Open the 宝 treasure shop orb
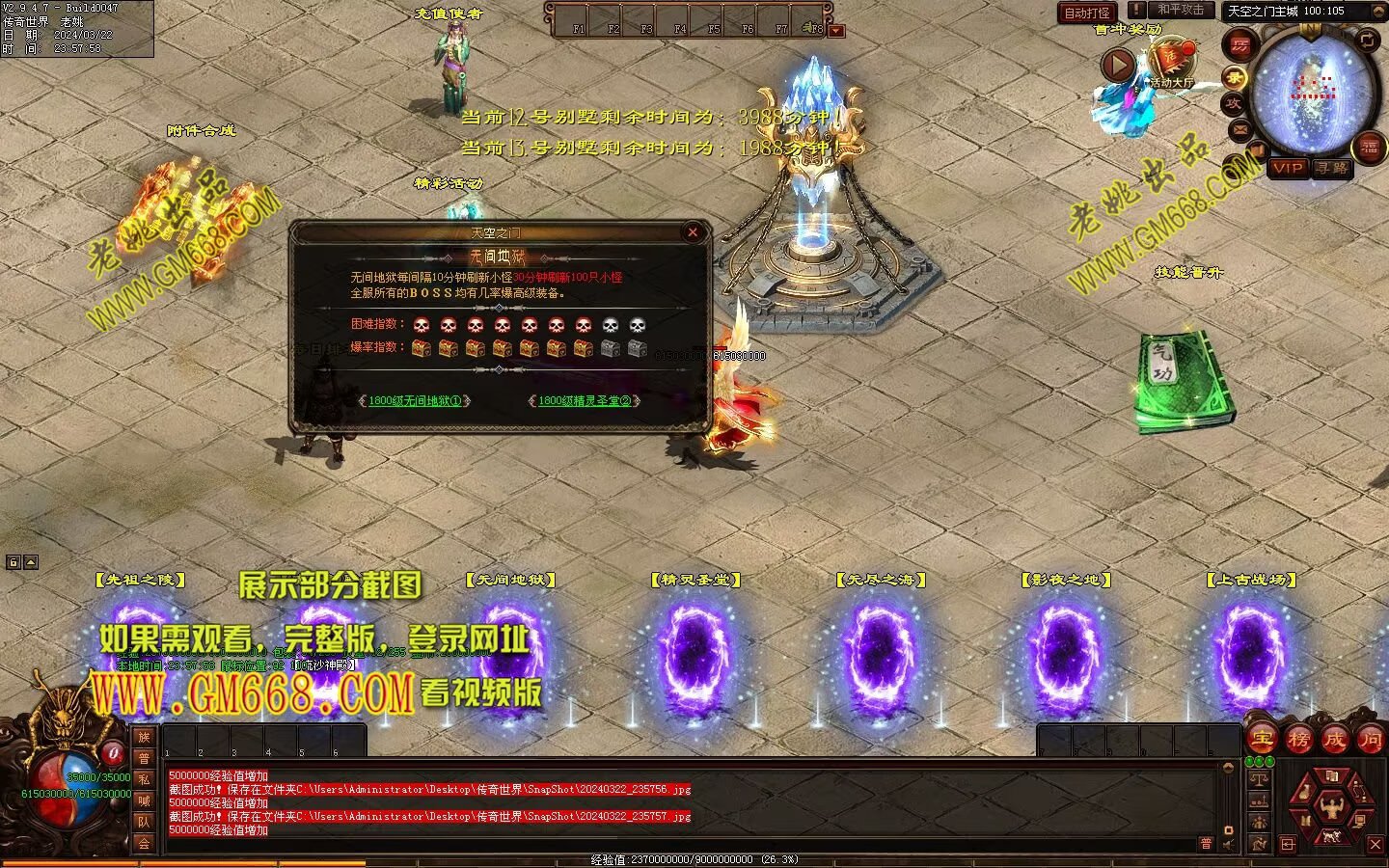 coord(1262,739)
